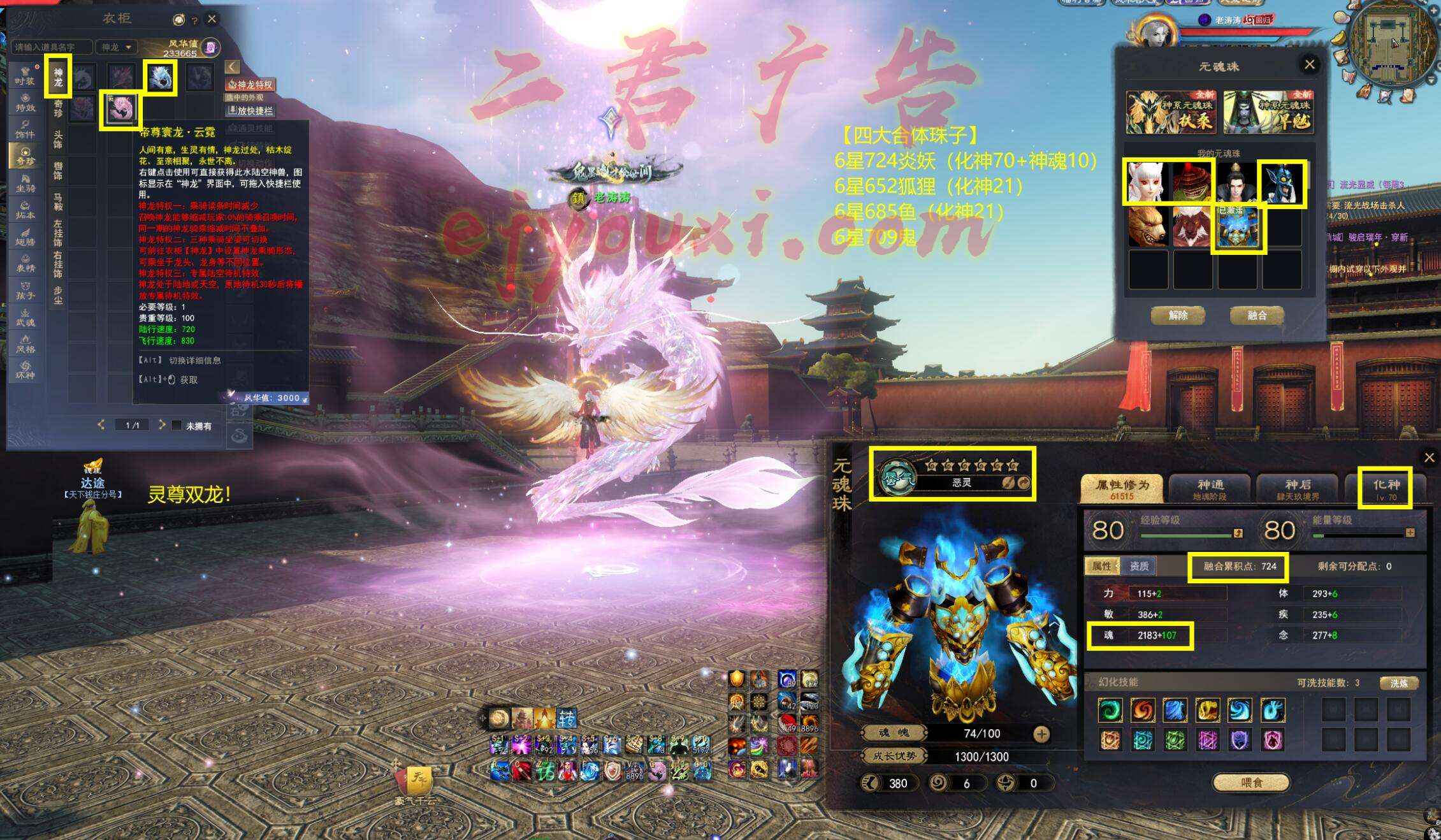Open the 扶桑 元魂珠 banner
Screen dimensions: 1441x840
(1170, 113)
